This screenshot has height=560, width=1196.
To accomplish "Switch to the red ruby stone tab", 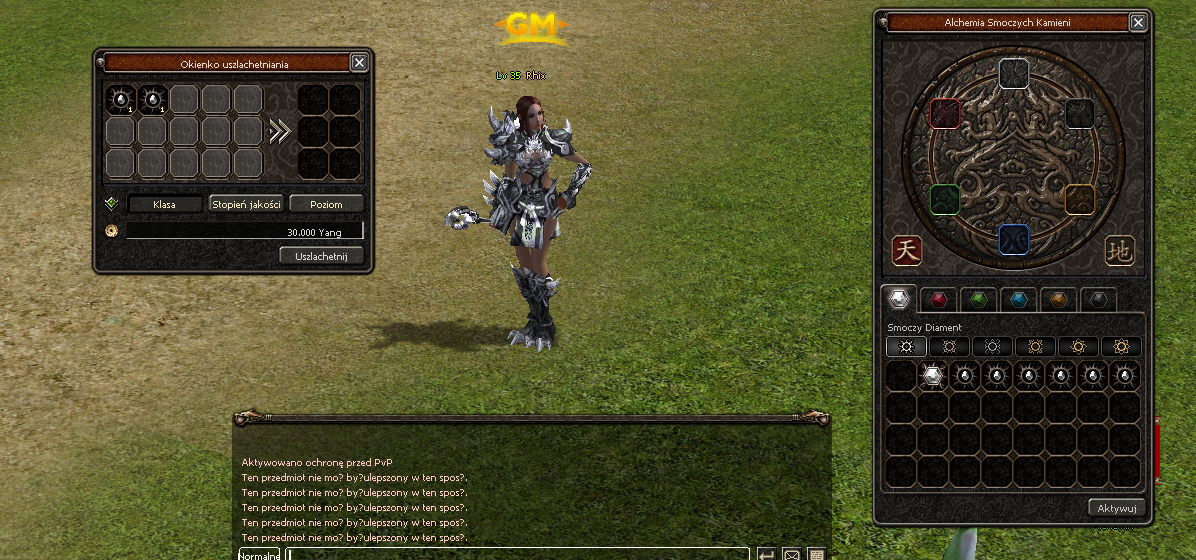I will 938,298.
